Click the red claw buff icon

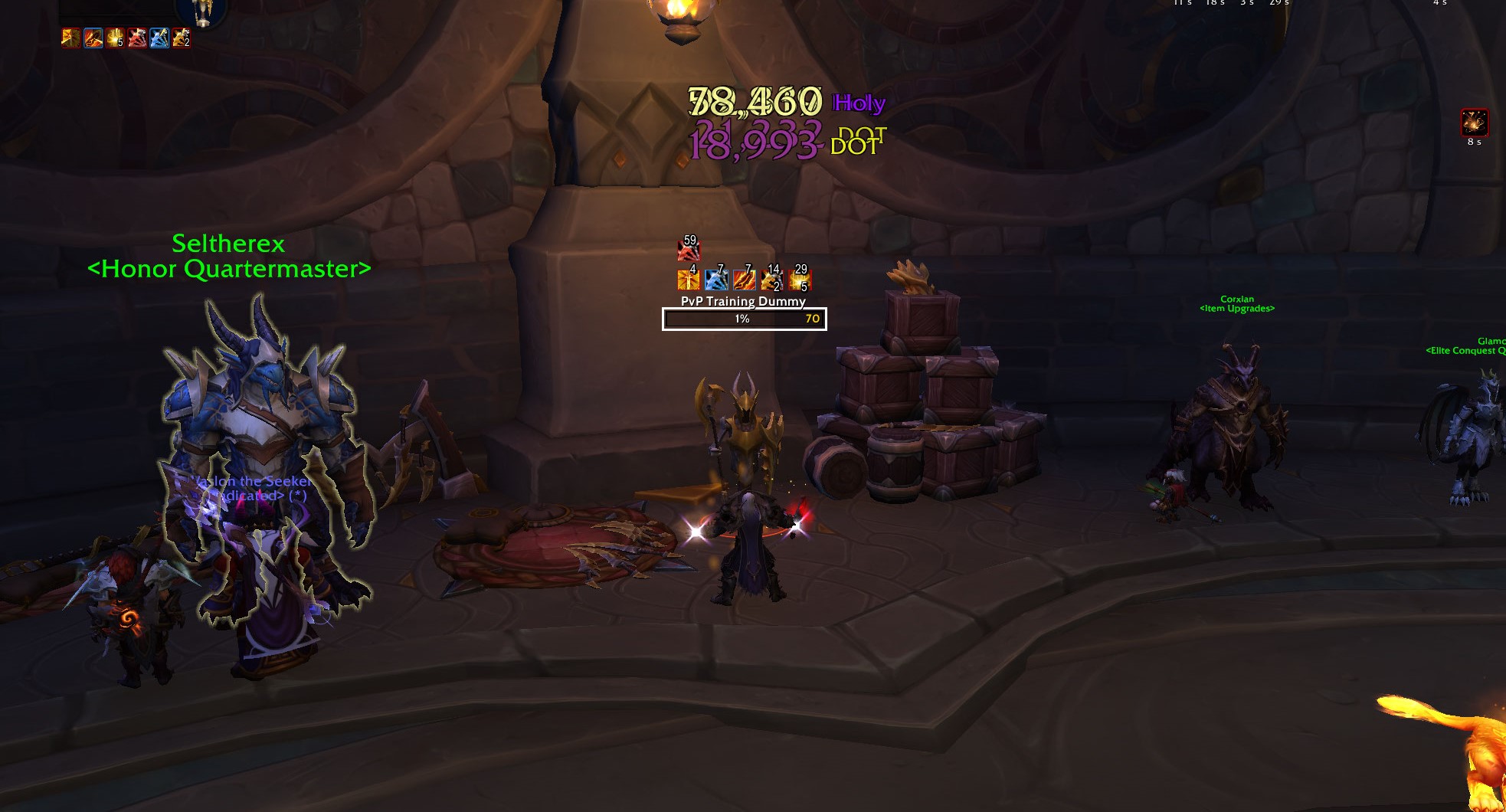[137, 39]
